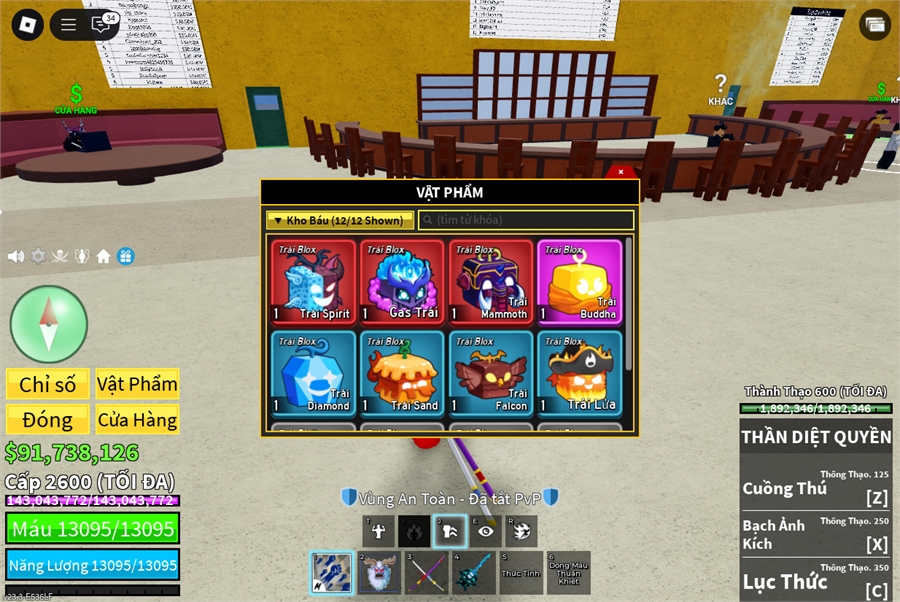The height and width of the screenshot is (602, 900).
Task: Equip the crossed swords hotbar slot
Action: (425, 574)
